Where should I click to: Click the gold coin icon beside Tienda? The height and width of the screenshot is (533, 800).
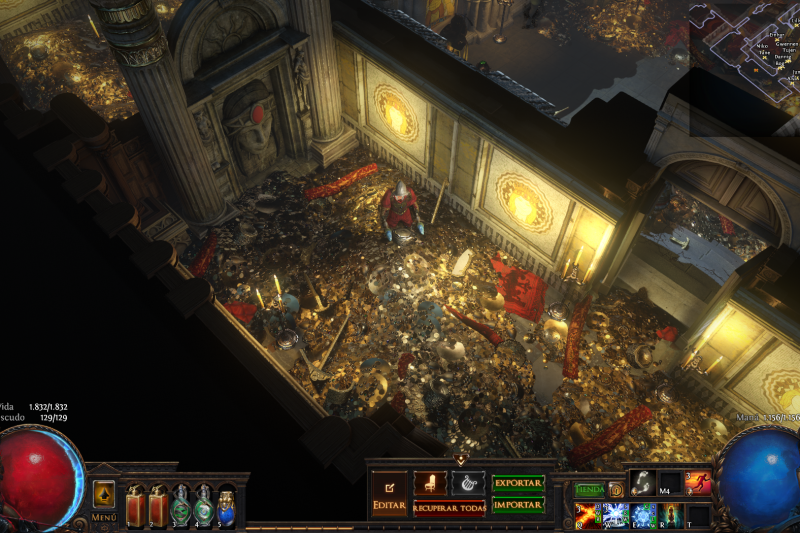pos(617,490)
